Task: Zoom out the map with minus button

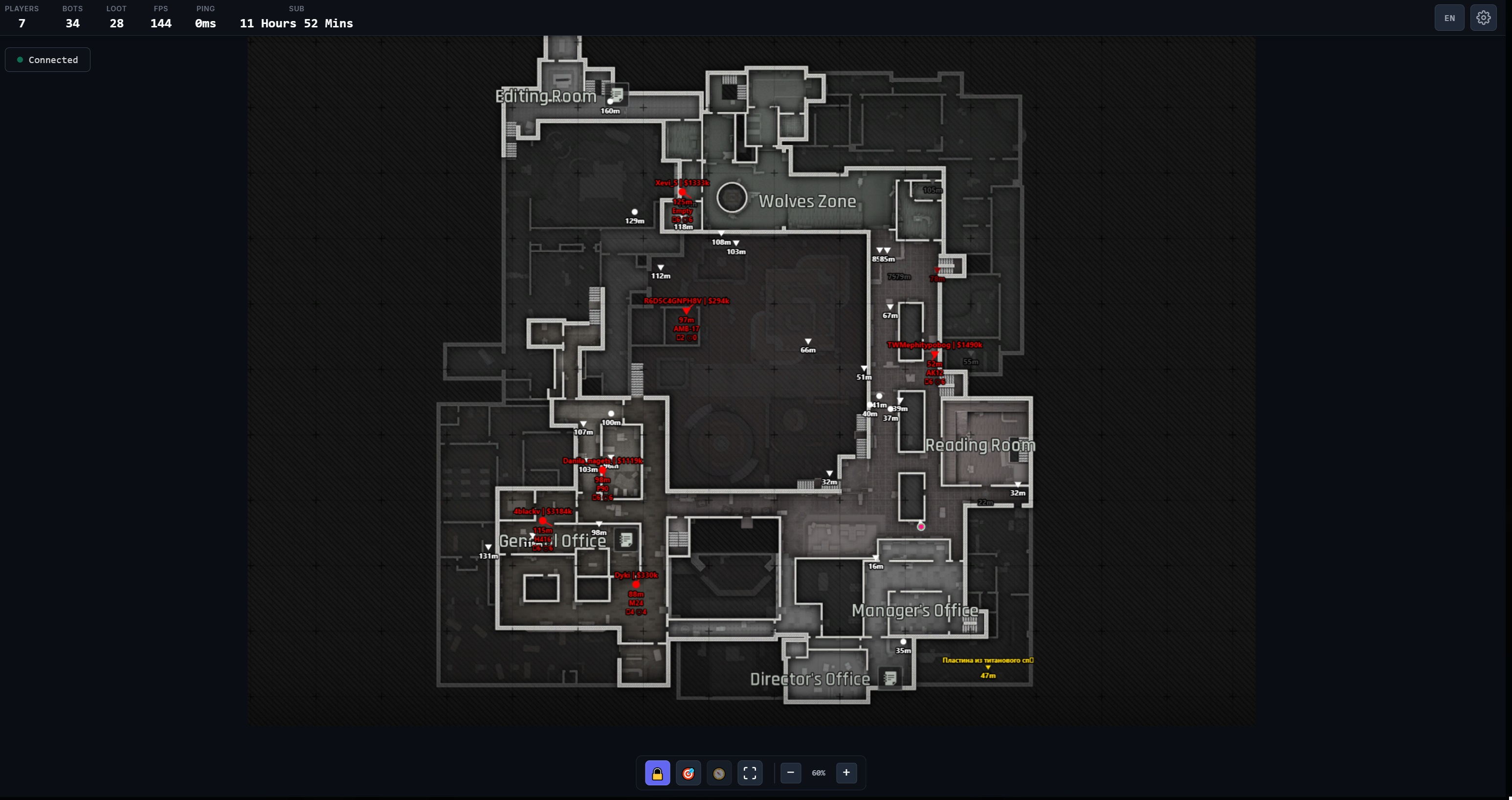Action: pos(791,773)
